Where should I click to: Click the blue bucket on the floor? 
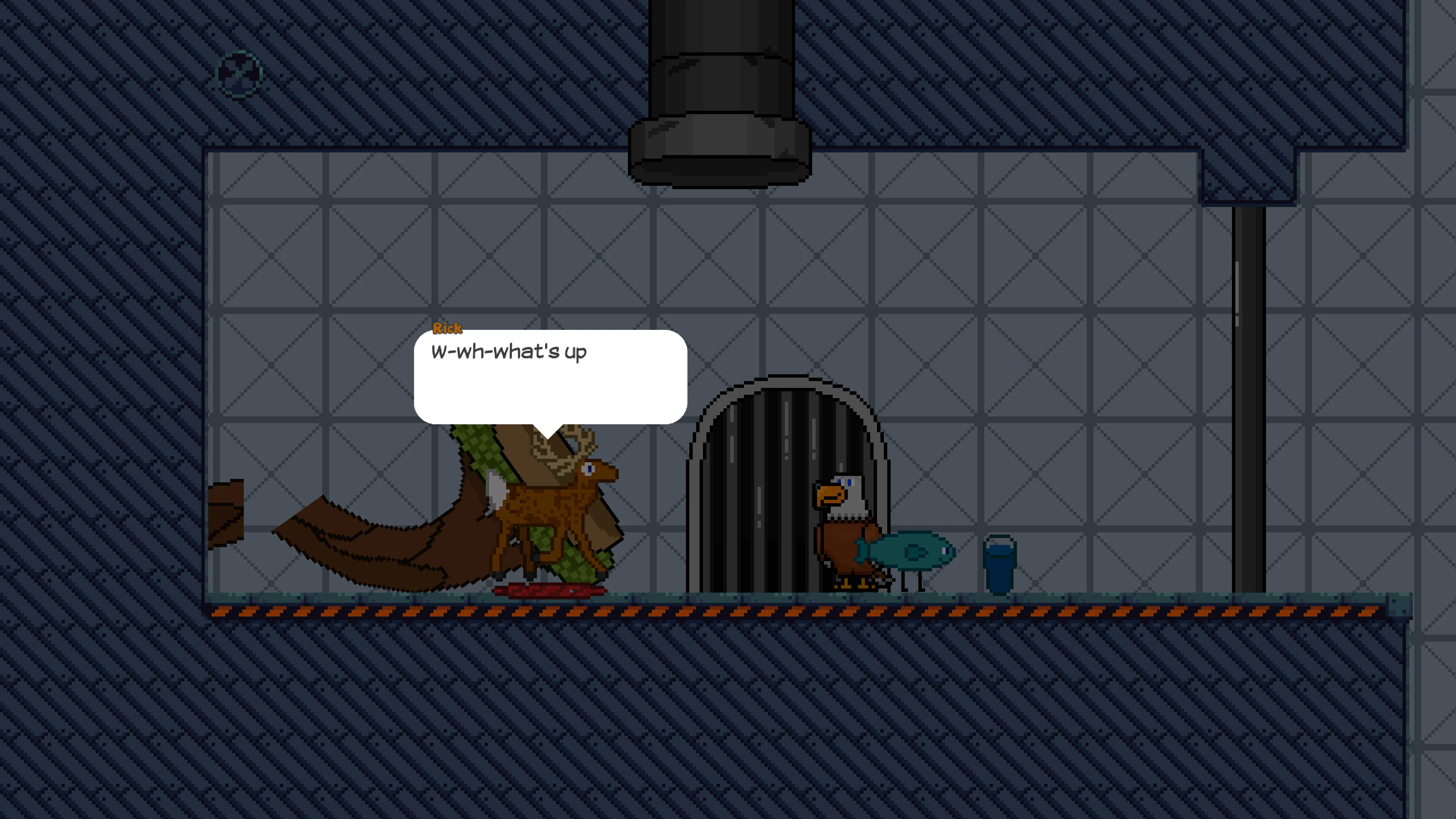[x=1001, y=565]
